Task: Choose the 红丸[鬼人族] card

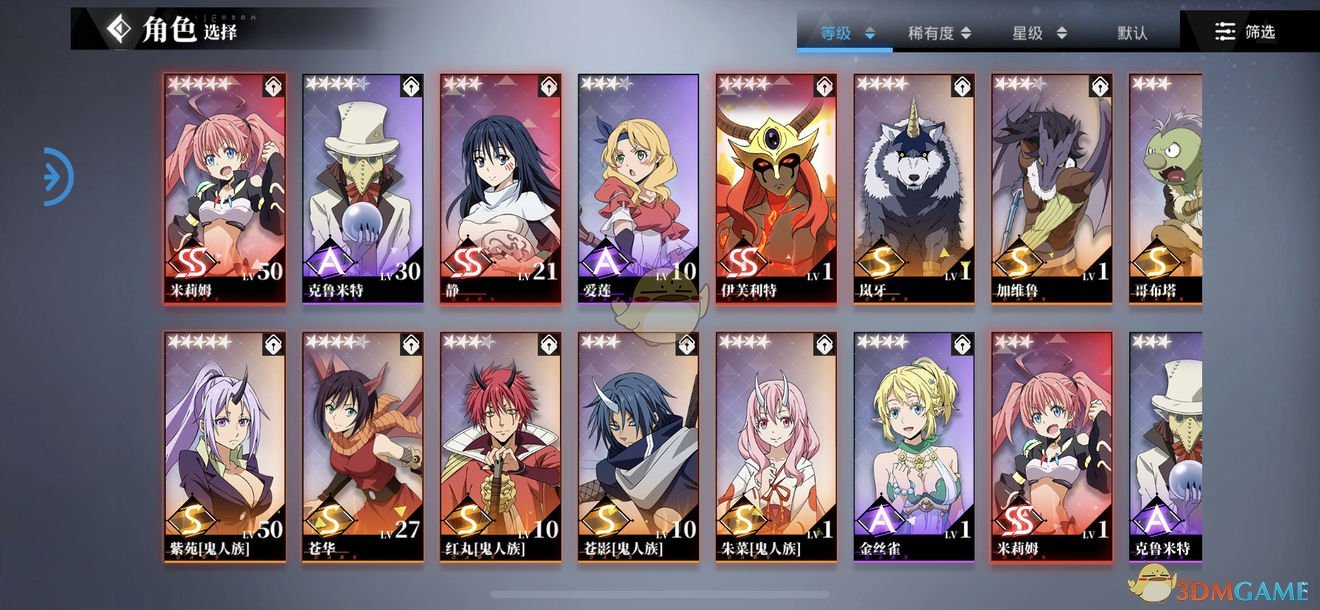Action: (501, 446)
